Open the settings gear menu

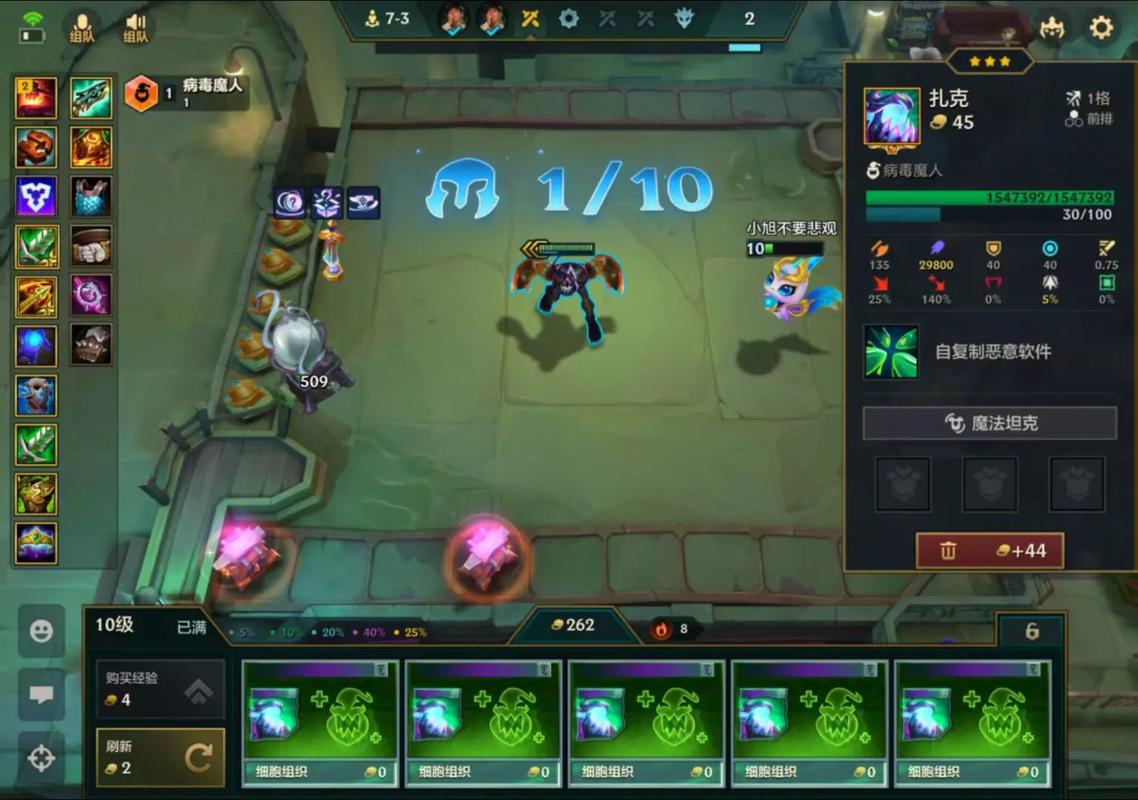click(x=1101, y=27)
